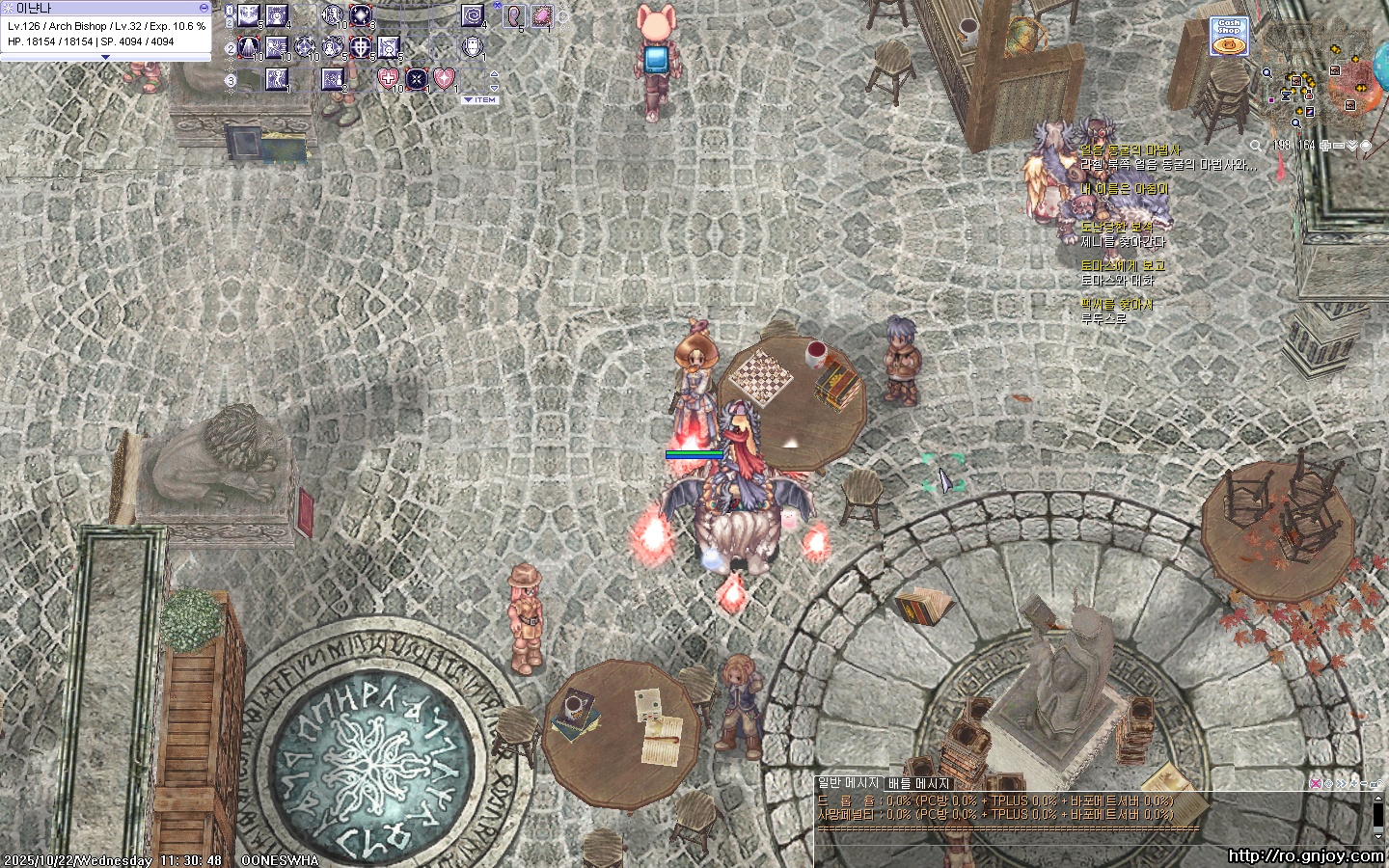Click the minimap search magnifier

coord(1255,146)
